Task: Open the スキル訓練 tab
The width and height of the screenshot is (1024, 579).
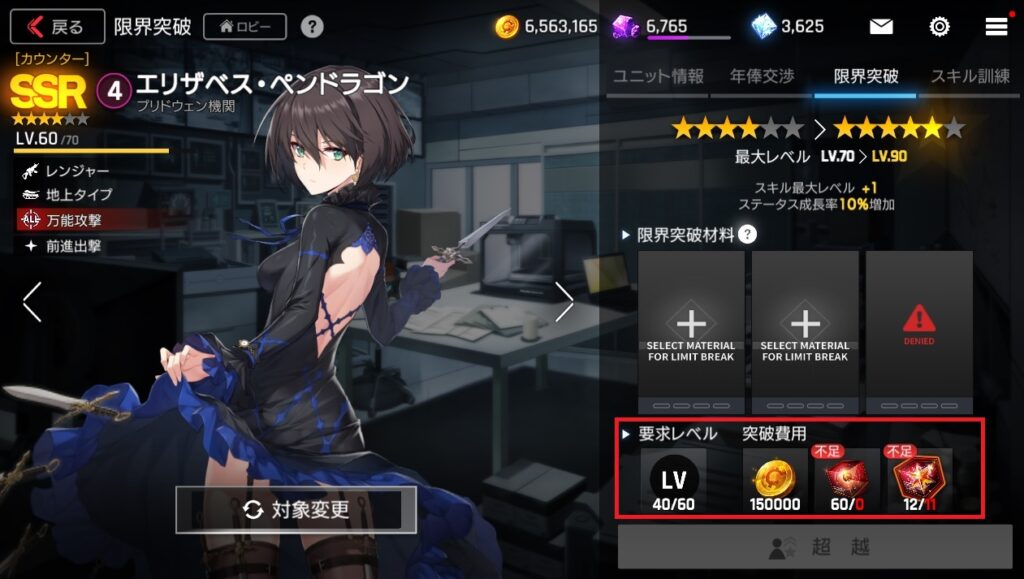Action: (970, 76)
